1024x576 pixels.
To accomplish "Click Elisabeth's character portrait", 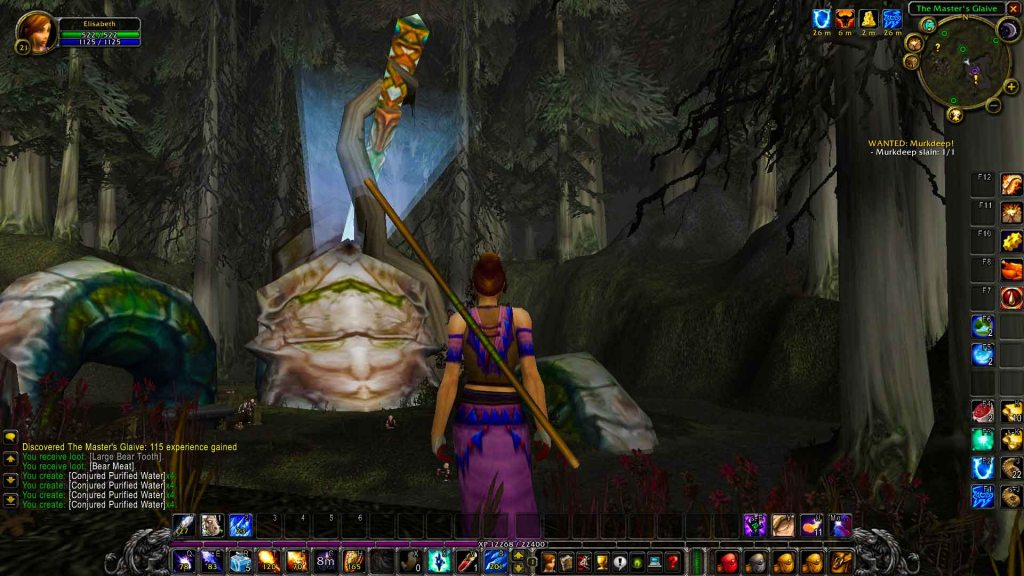I will coord(36,31).
